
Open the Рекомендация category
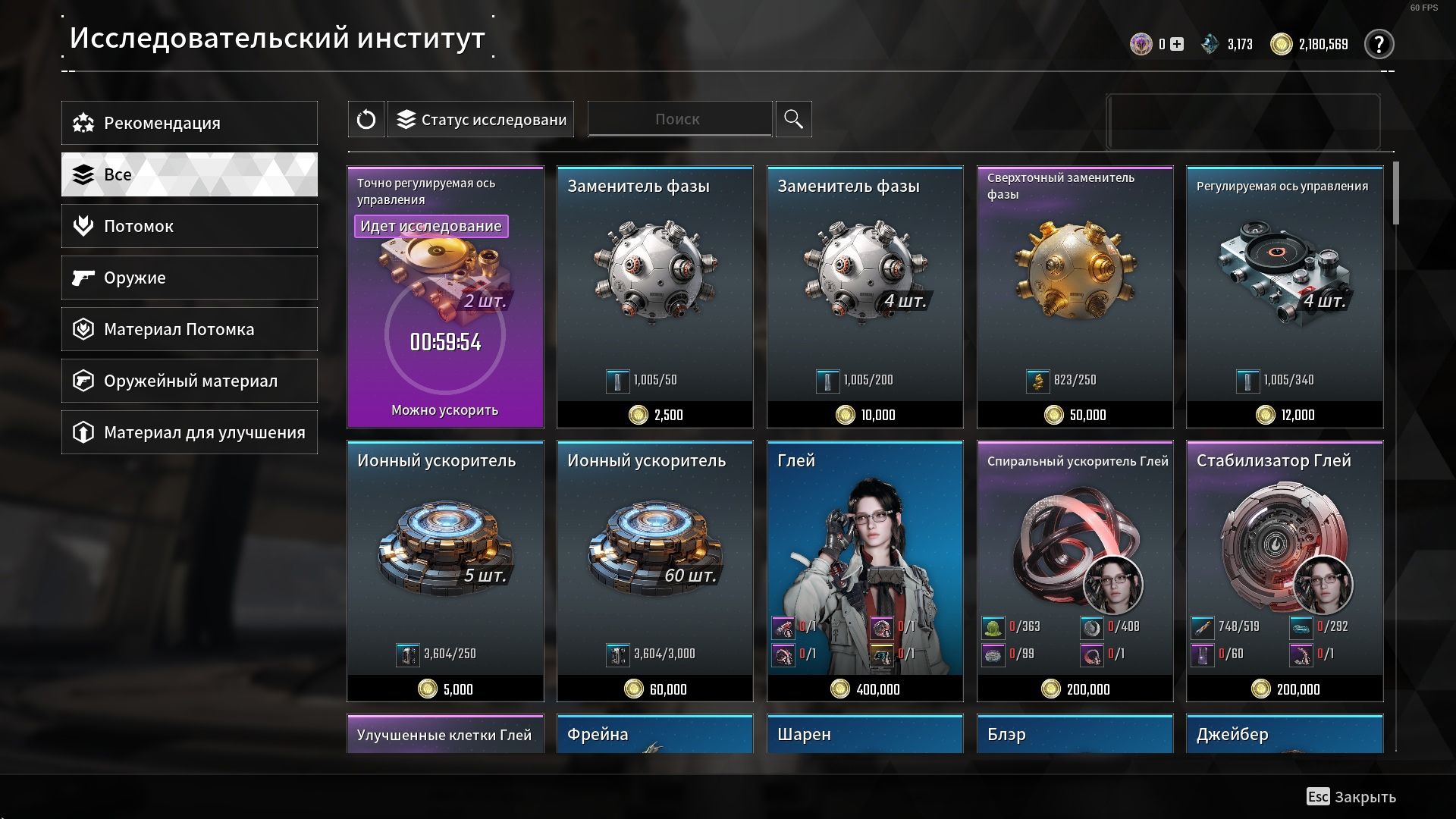pos(190,123)
